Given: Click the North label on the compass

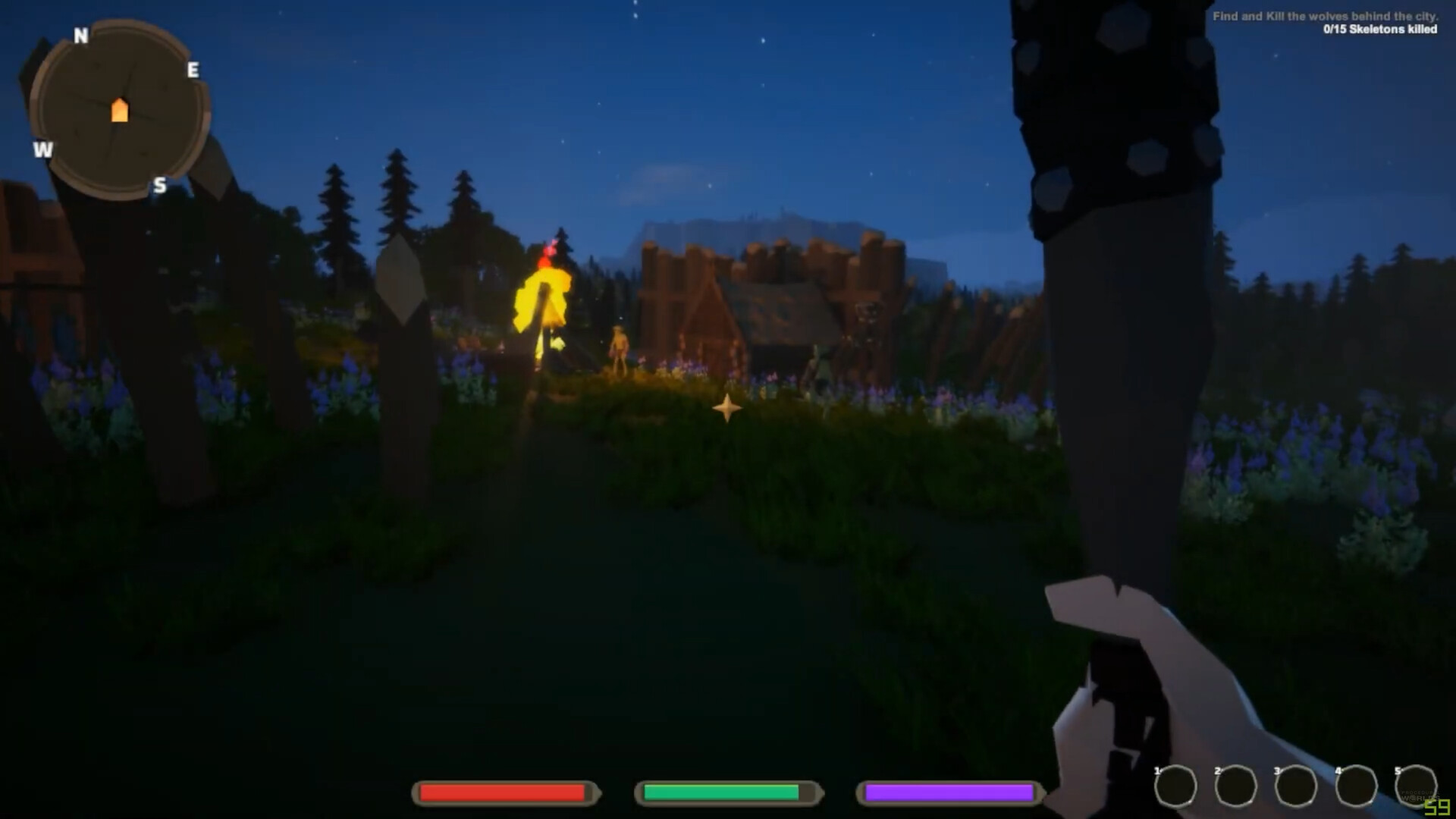Looking at the screenshot, I should coord(80,34).
